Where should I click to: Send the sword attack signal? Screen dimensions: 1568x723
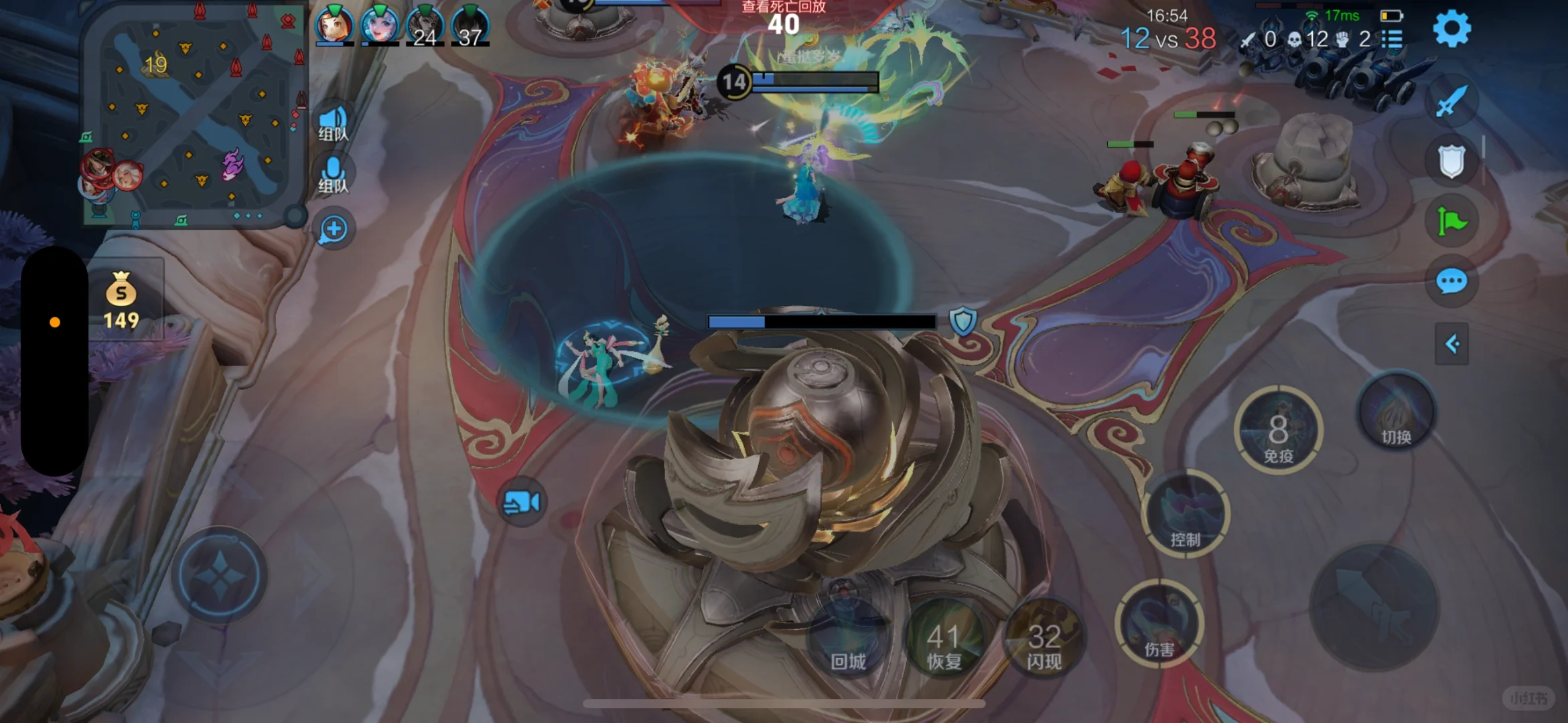pyautogui.click(x=1451, y=102)
